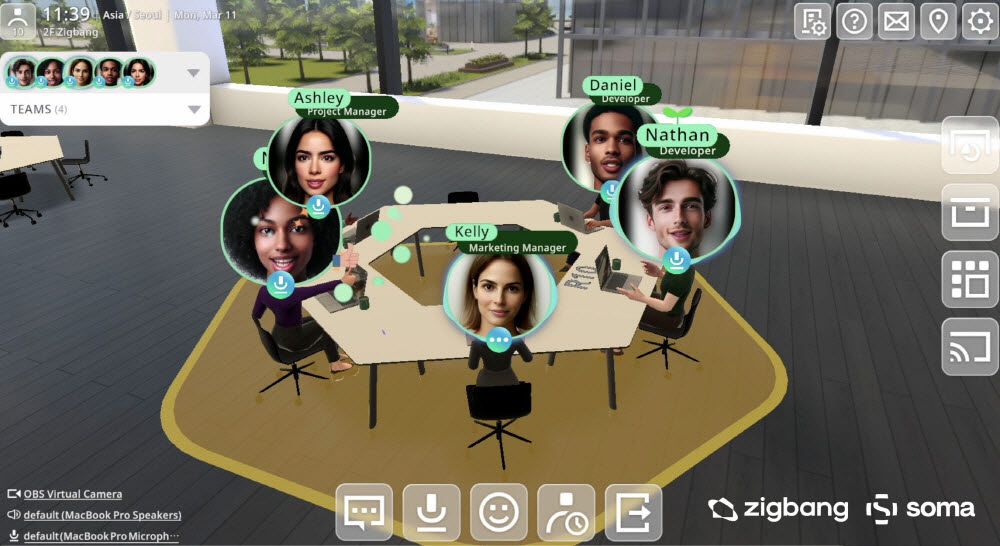This screenshot has width=1000, height=546.
Task: Open the question mark help
Action: [x=854, y=21]
